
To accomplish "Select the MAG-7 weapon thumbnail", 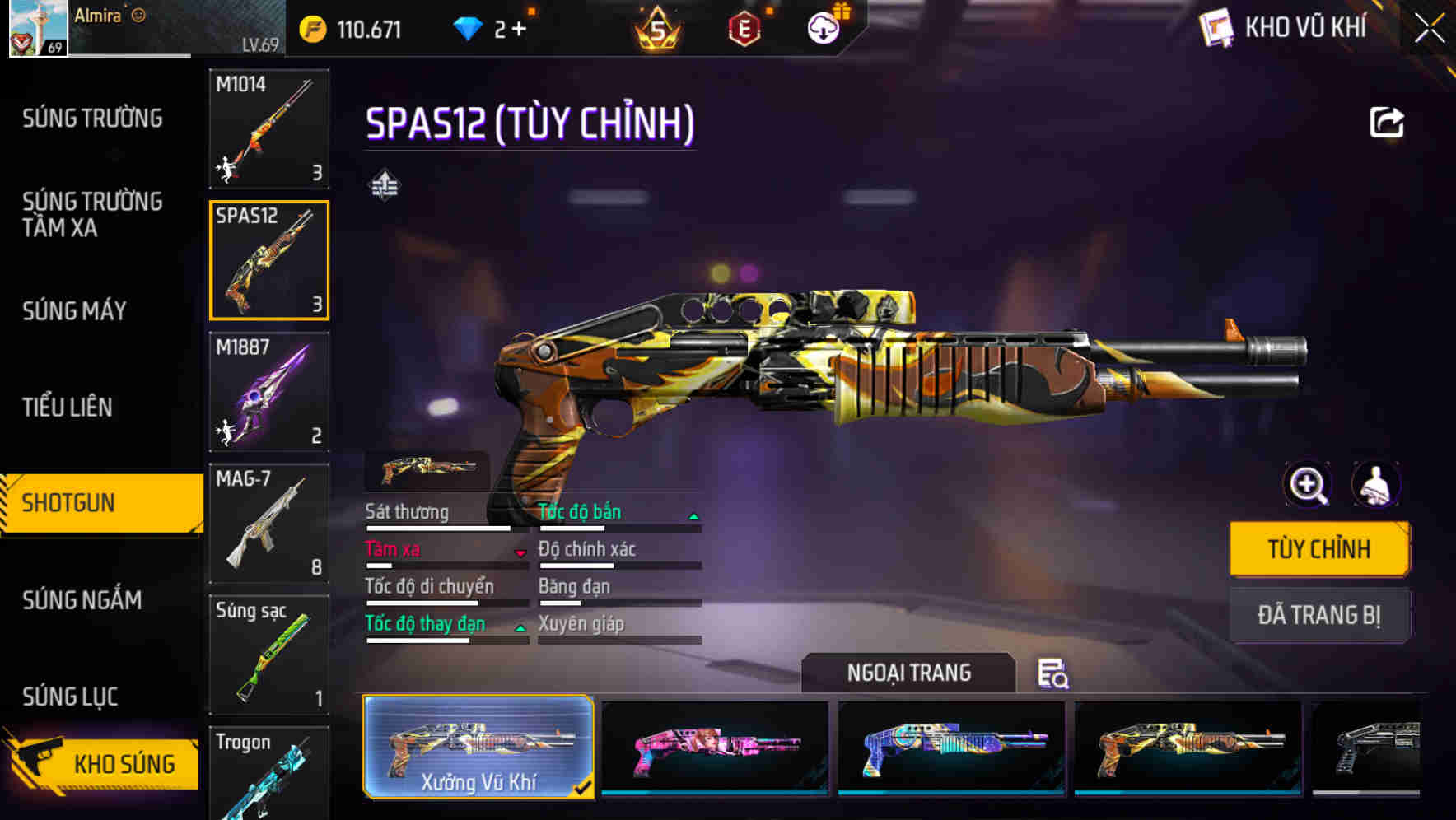I will 269,524.
